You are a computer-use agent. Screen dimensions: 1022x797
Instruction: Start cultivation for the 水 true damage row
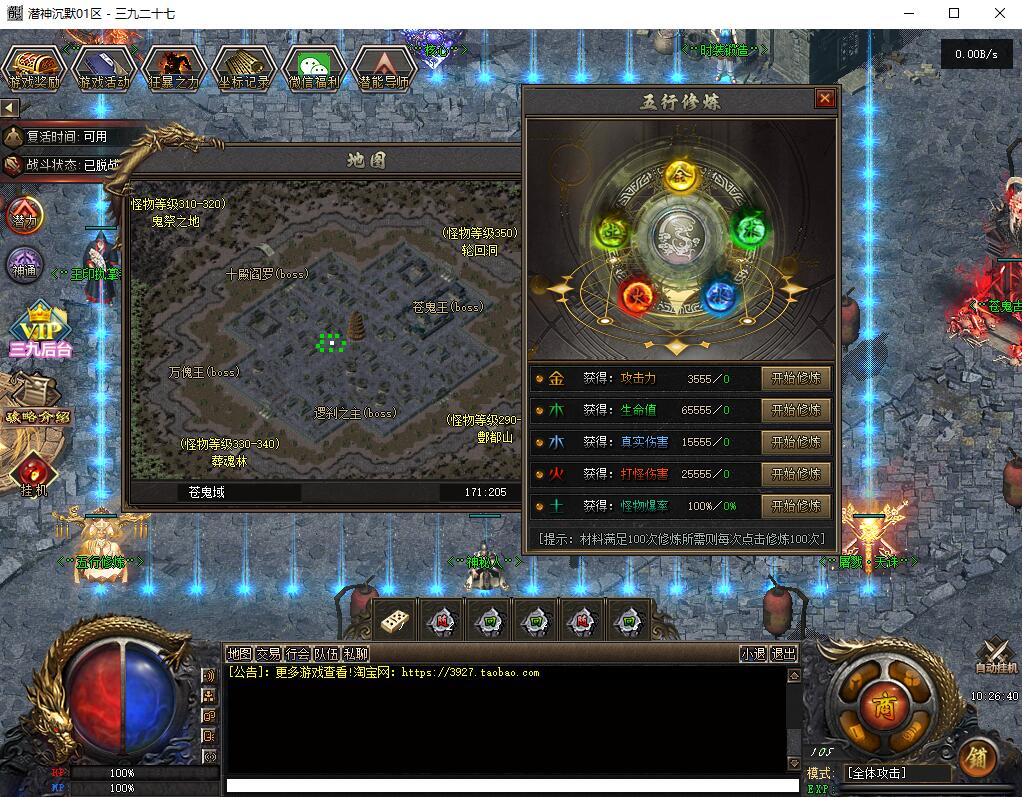tap(795, 442)
